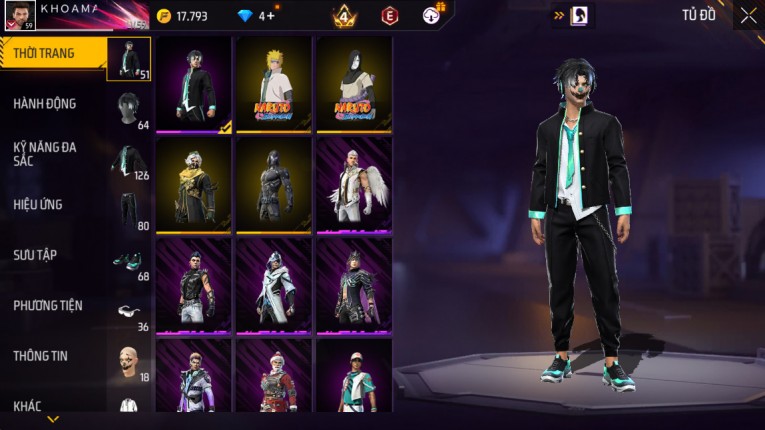Select the all-black armored suit outfit
Viewport: 765px width, 430px height.
(x=274, y=185)
